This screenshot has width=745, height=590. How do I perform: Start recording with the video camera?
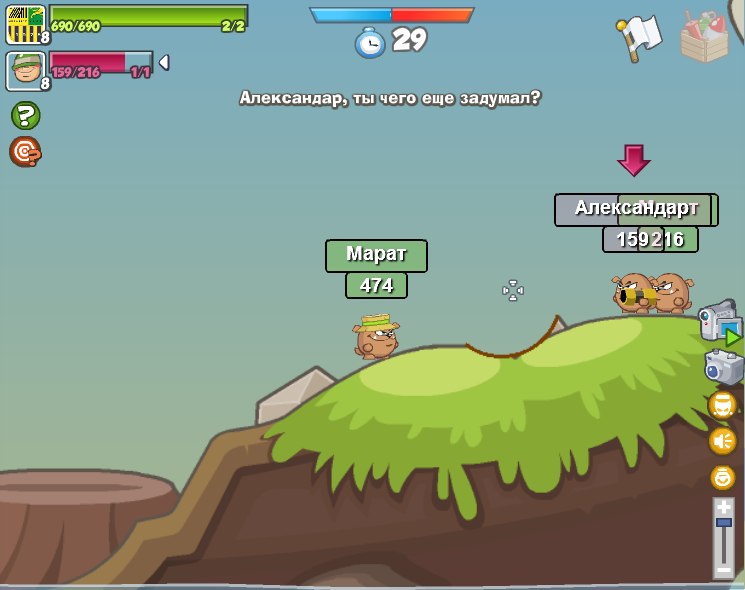[x=719, y=322]
